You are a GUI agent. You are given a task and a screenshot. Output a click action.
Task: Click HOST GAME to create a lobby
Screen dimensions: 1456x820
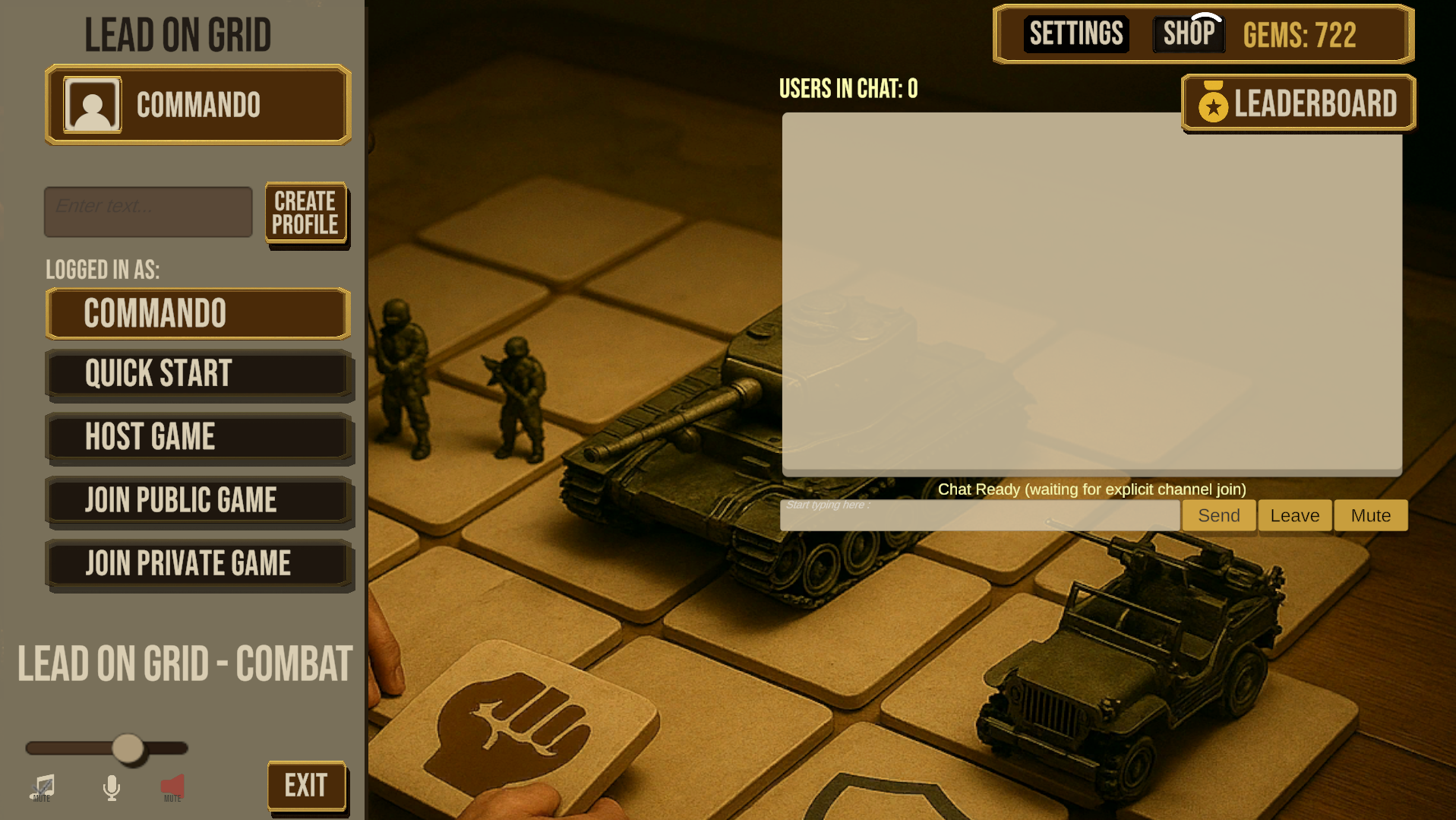pos(198,437)
